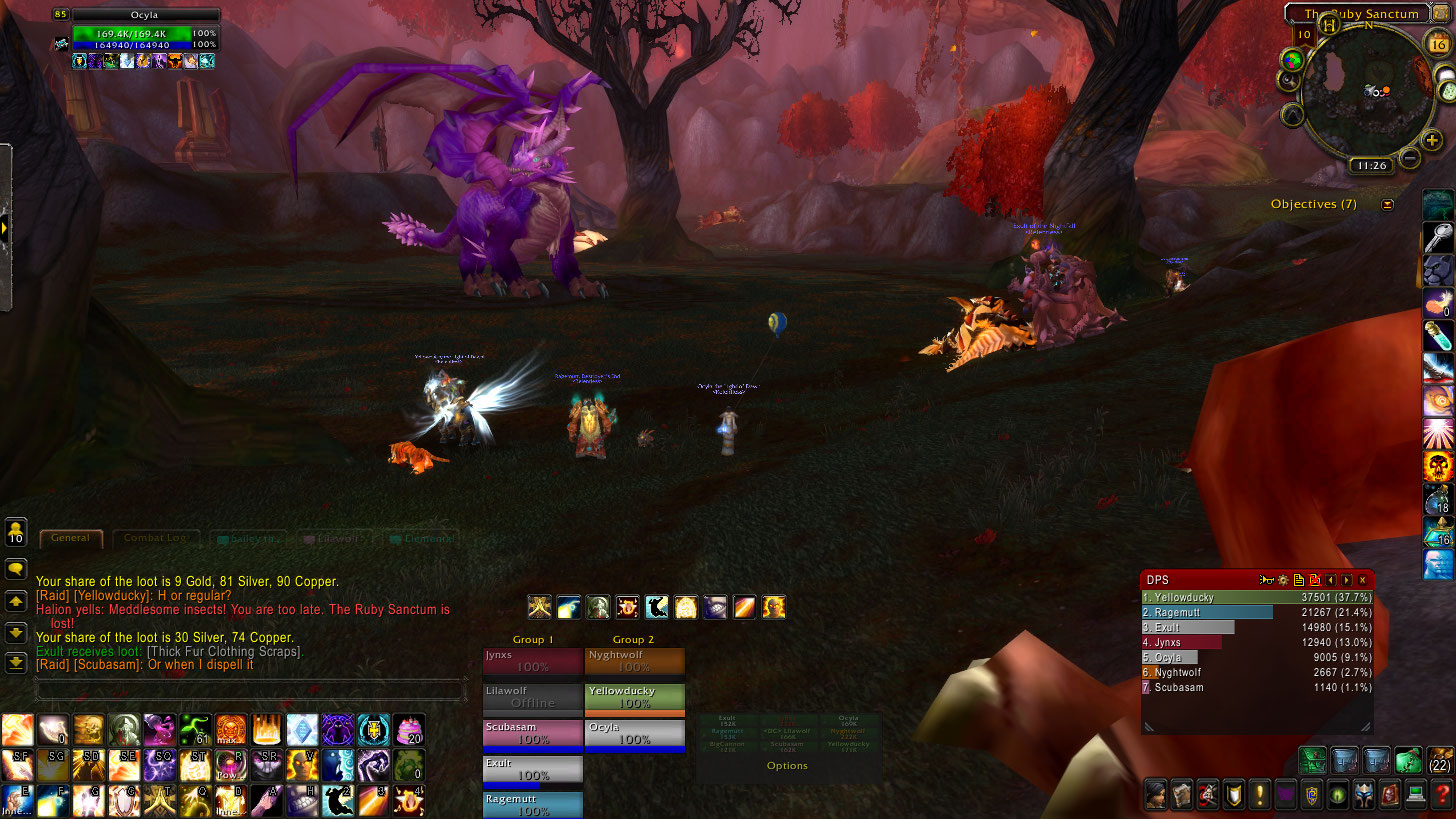Image resolution: width=1456 pixels, height=819 pixels.
Task: Zoom in the minimap with plus button
Action: pos(1432,141)
